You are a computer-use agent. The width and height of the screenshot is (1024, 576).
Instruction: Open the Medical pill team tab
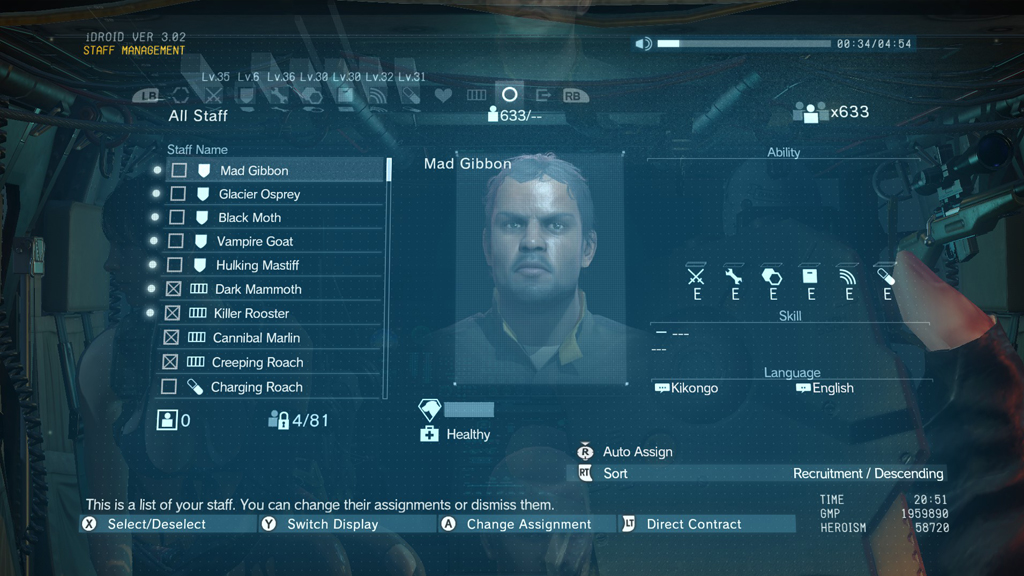[x=410, y=96]
